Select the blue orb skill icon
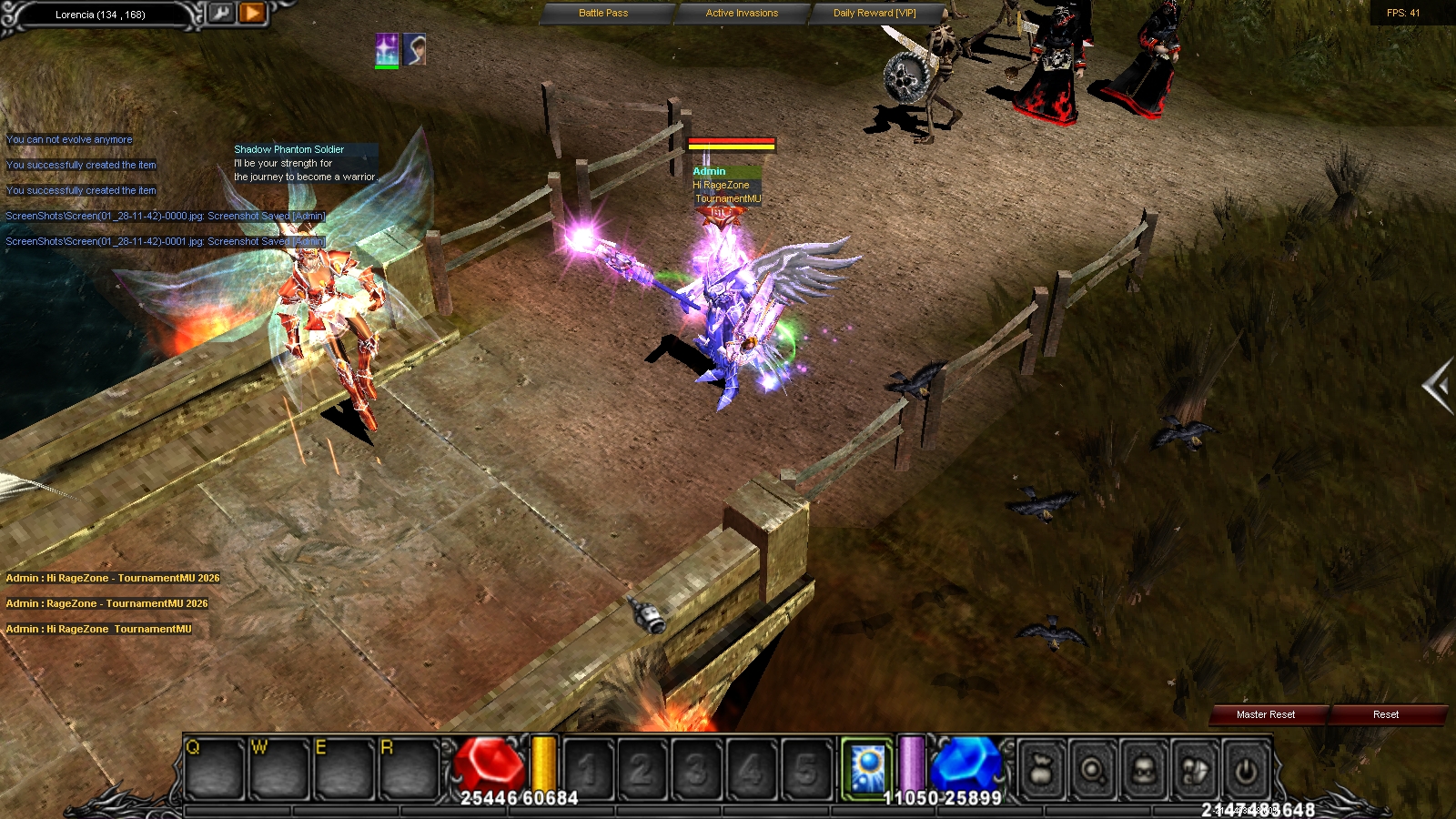This screenshot has height=819, width=1456. point(865,767)
